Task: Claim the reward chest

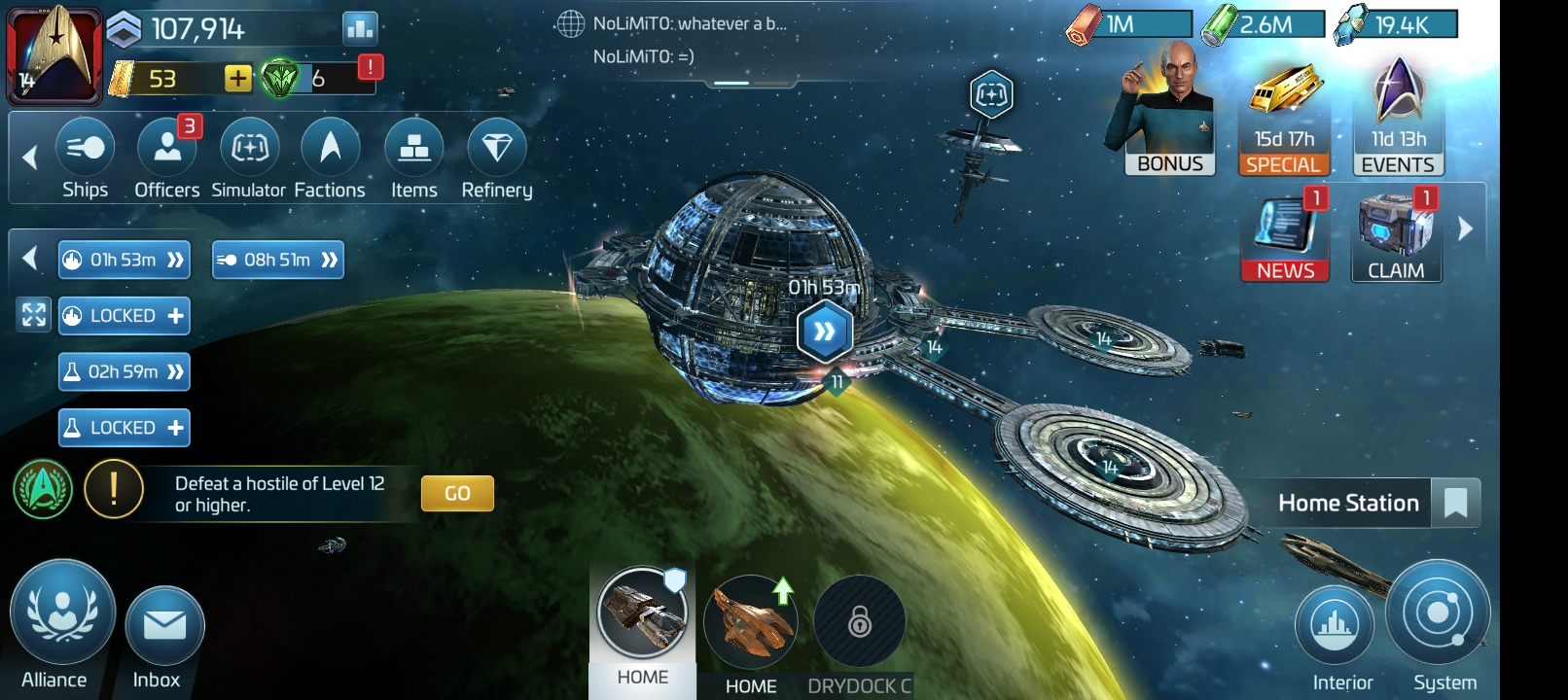Action: coord(1396,237)
